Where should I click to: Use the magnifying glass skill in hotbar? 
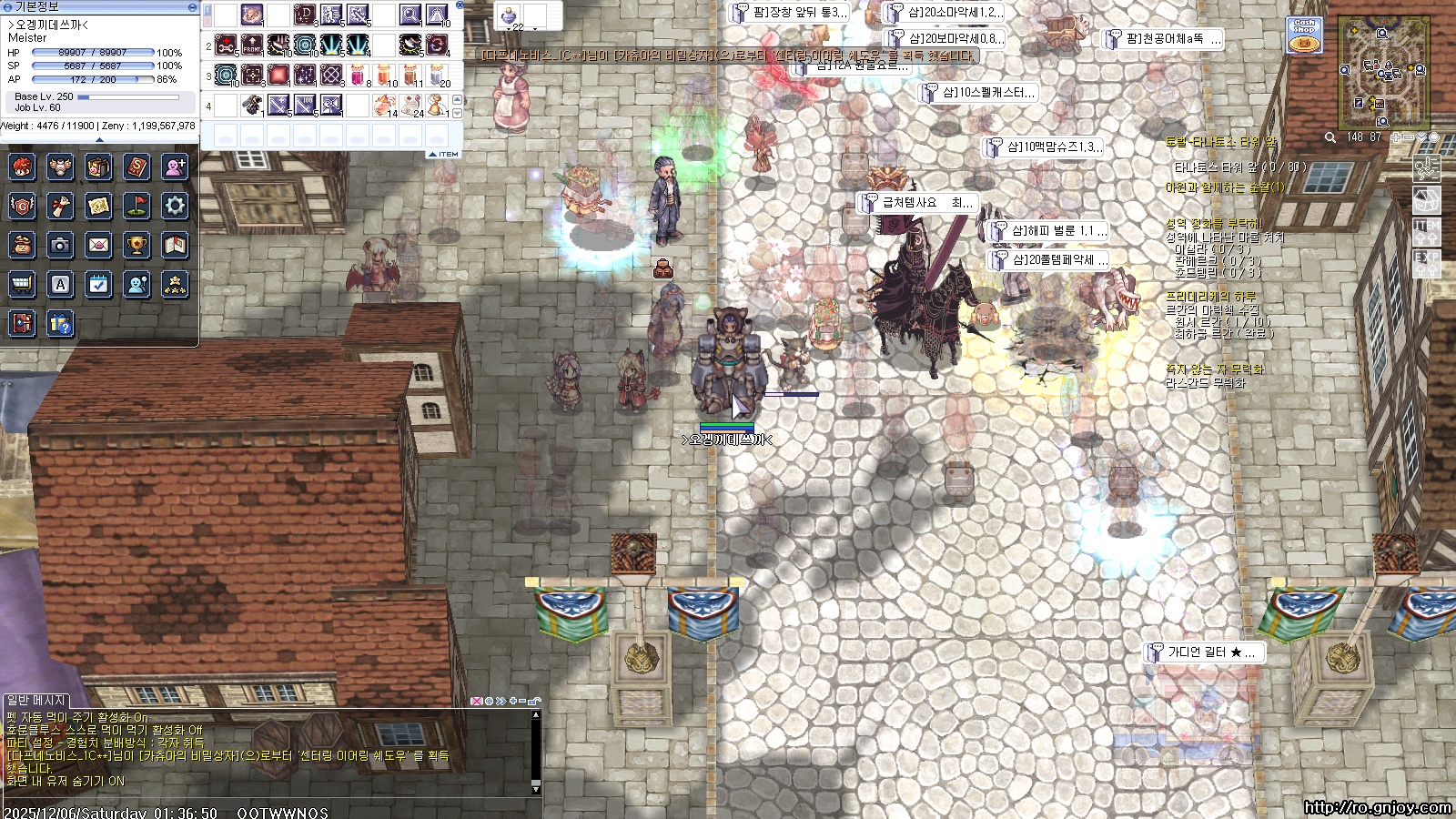point(411,15)
